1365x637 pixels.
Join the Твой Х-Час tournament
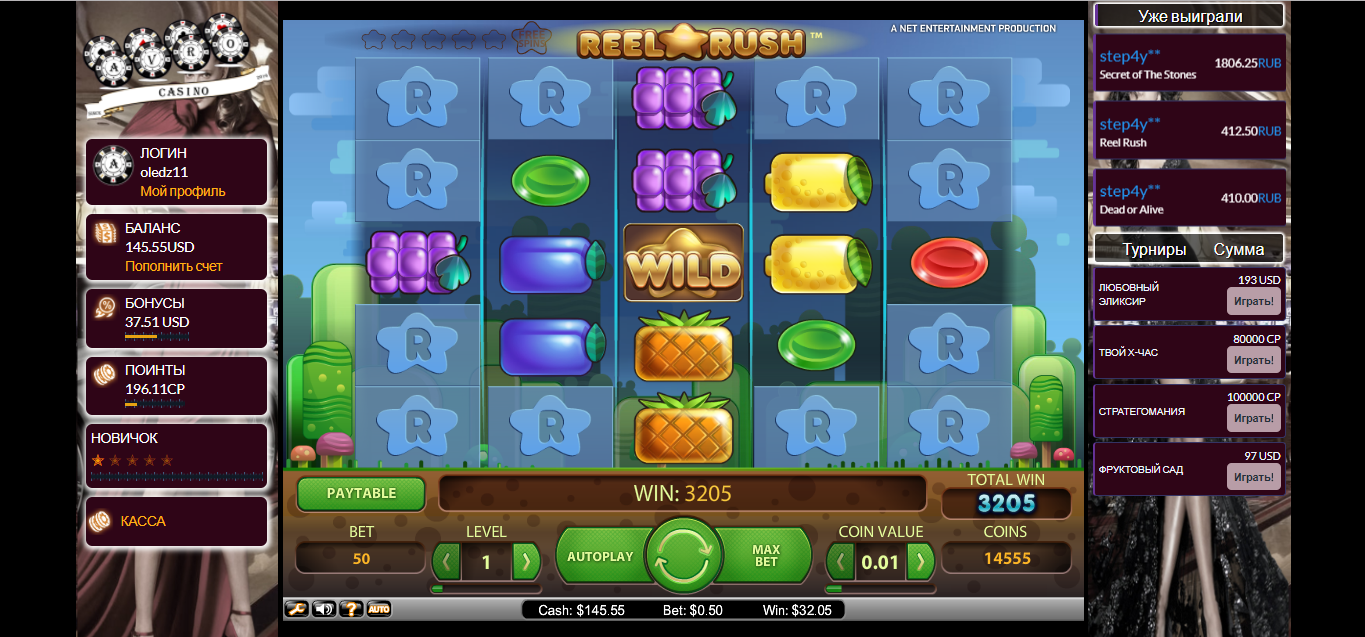[x=1253, y=360]
